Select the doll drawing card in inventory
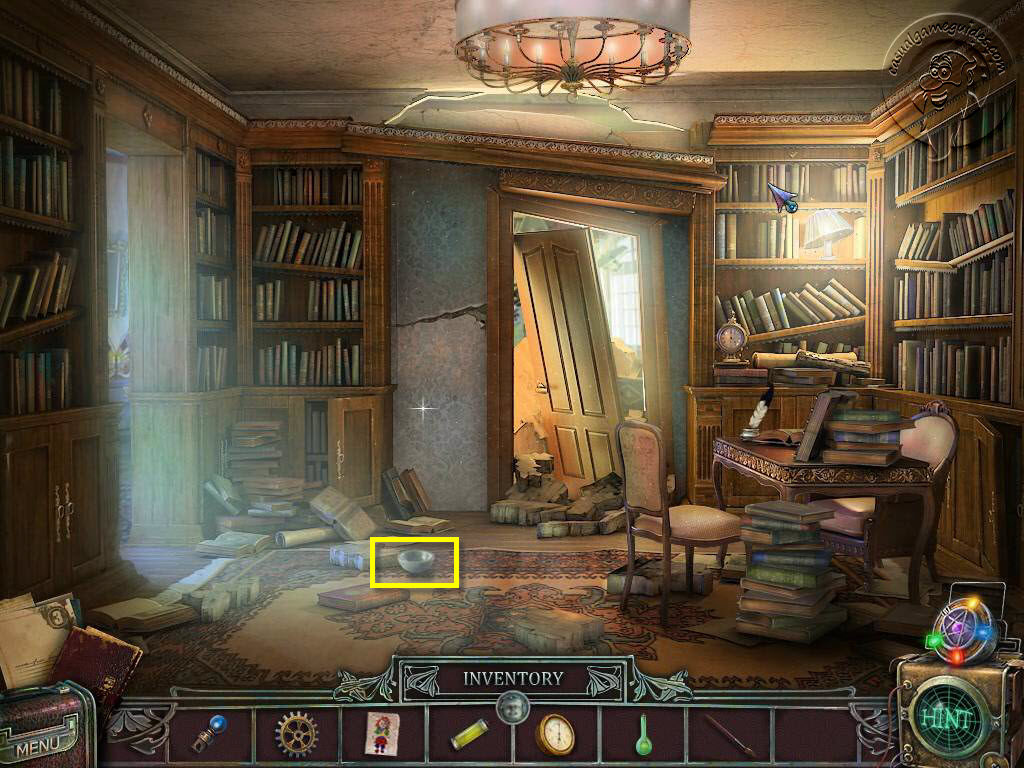This screenshot has height=768, width=1024. tap(383, 733)
